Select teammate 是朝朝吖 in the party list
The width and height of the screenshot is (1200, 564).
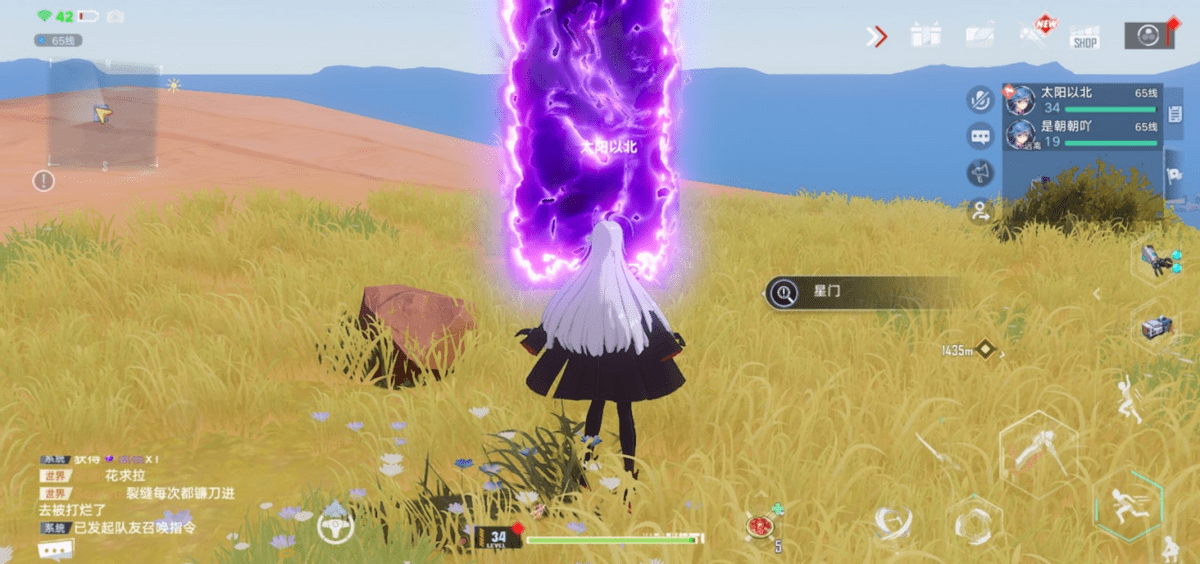point(1083,135)
